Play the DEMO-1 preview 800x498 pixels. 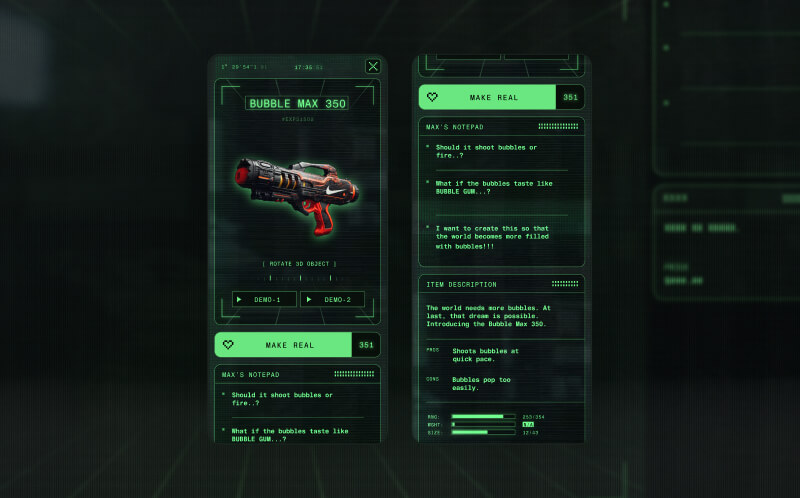(x=264, y=299)
